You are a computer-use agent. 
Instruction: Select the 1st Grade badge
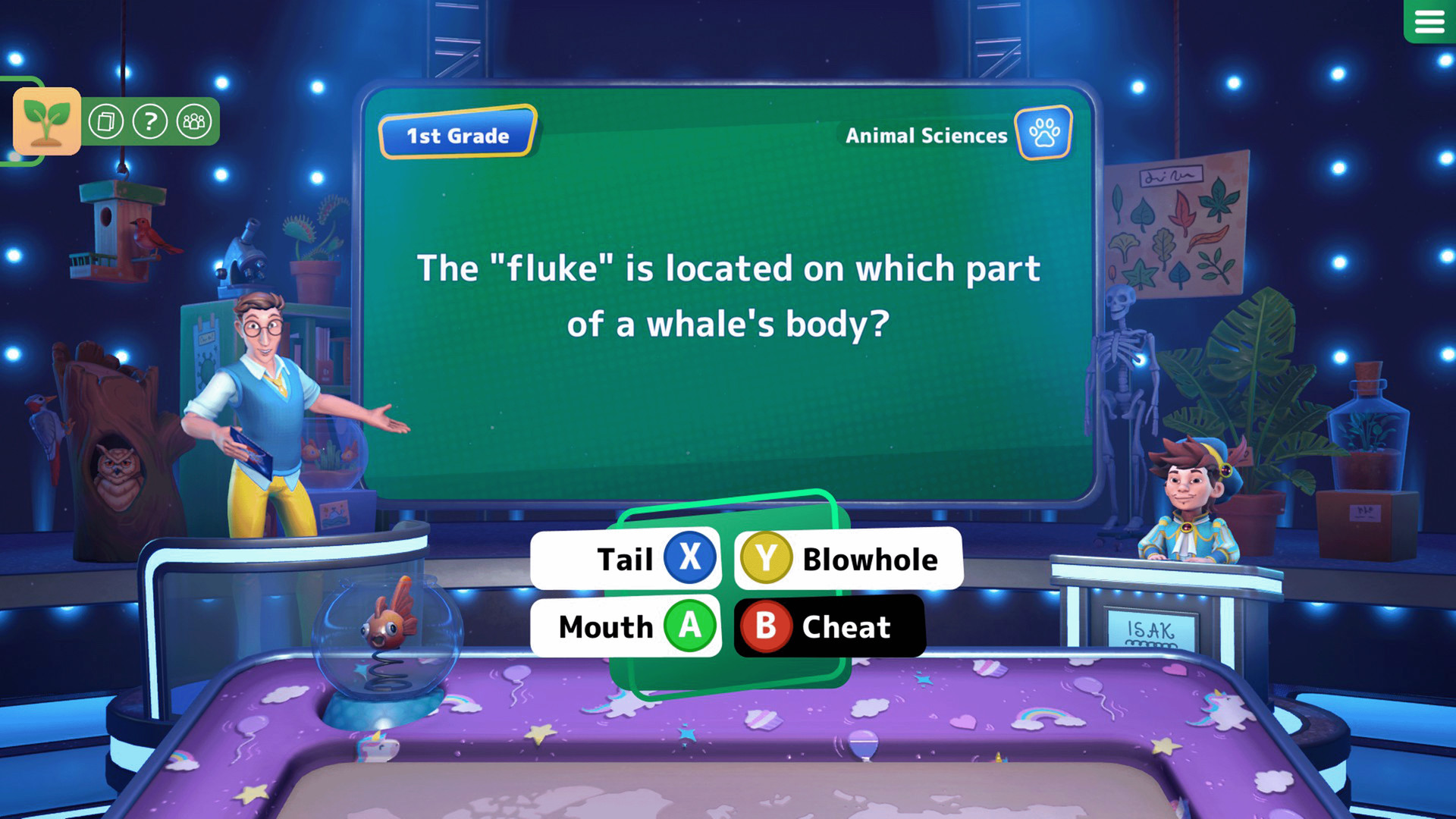tap(456, 135)
